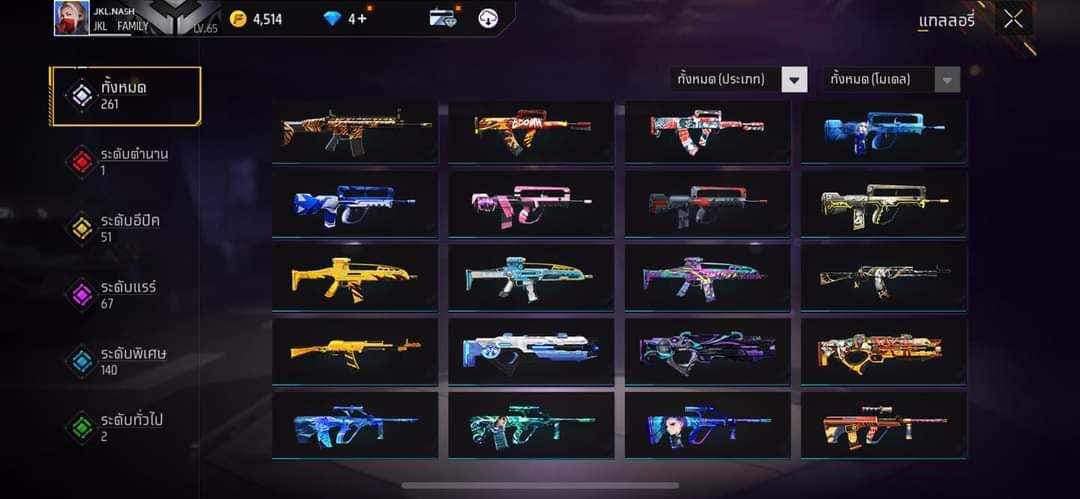The height and width of the screenshot is (499, 1080).
Task: Select the all-yellow XM8 rifle skin
Action: (x=355, y=277)
